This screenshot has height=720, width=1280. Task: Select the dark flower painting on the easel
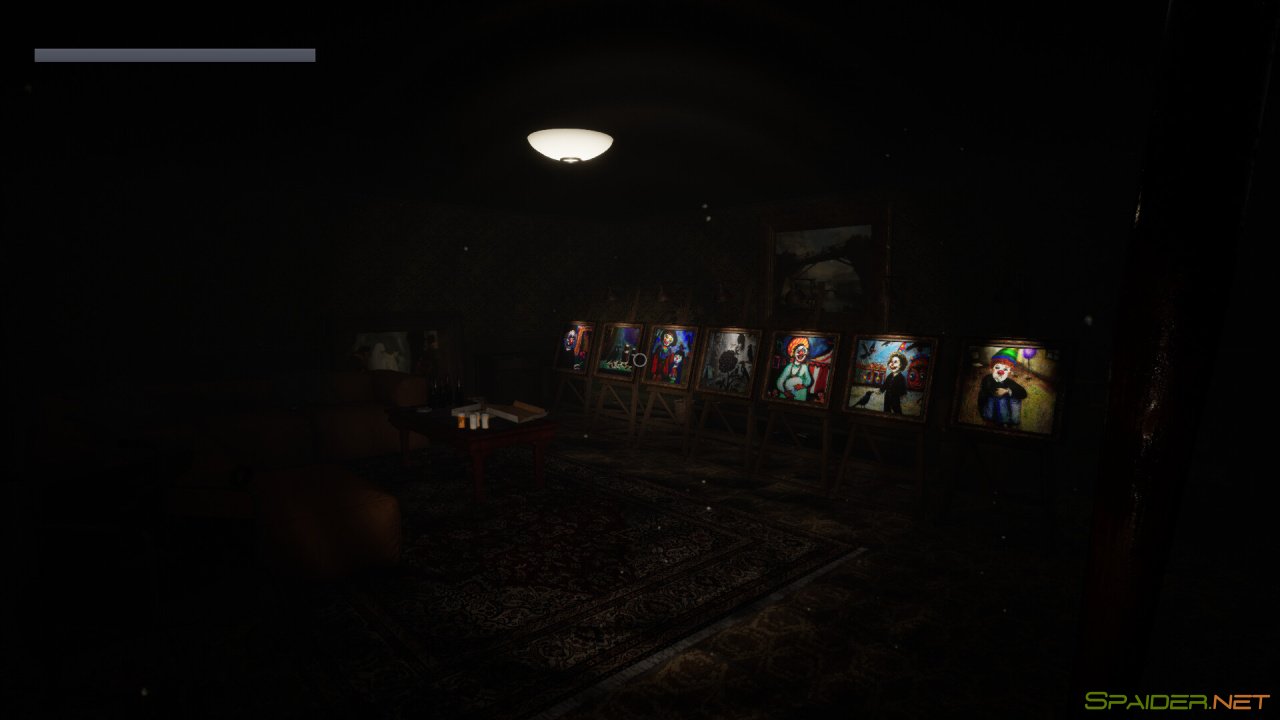[x=730, y=363]
